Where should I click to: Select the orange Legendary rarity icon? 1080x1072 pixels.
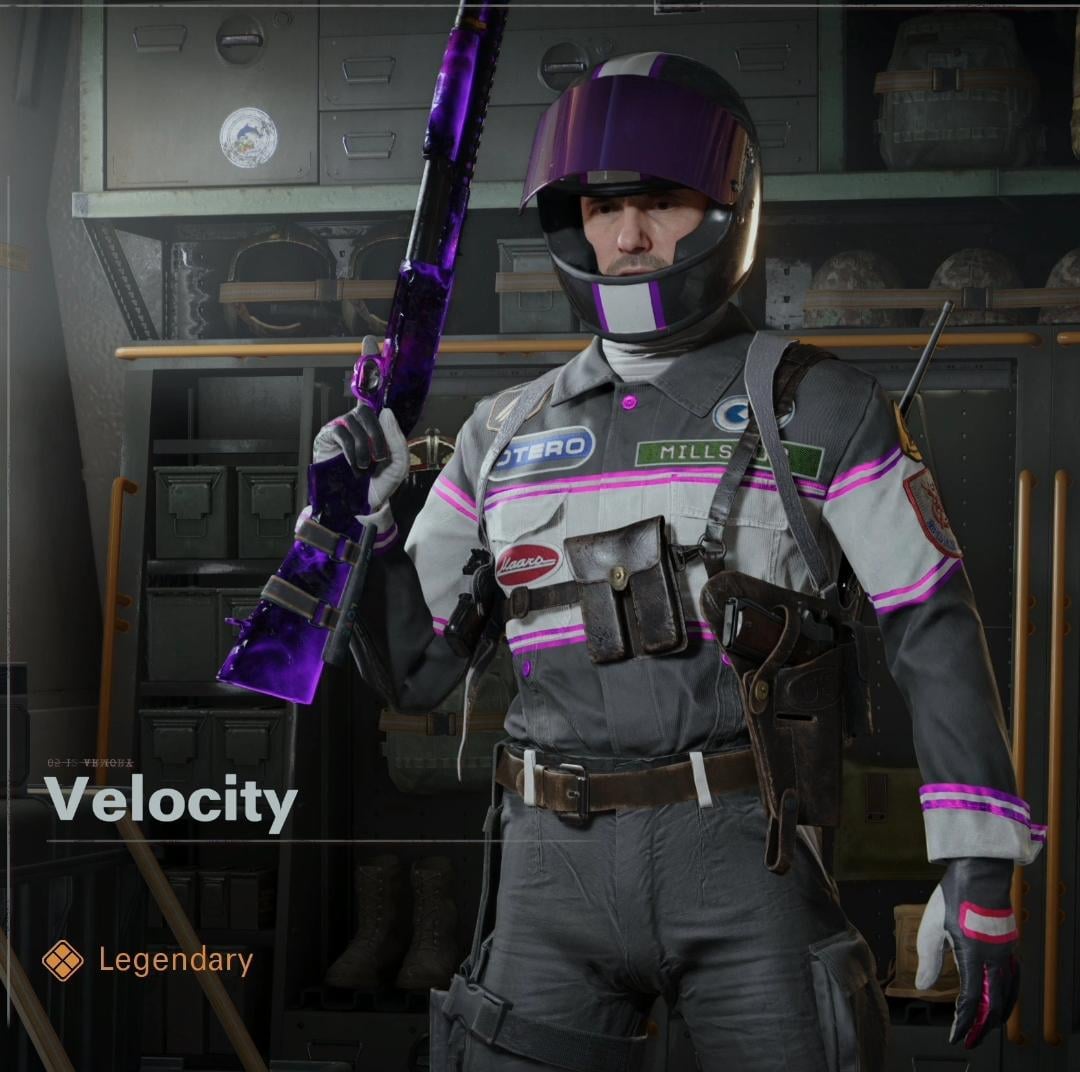pos(62,961)
